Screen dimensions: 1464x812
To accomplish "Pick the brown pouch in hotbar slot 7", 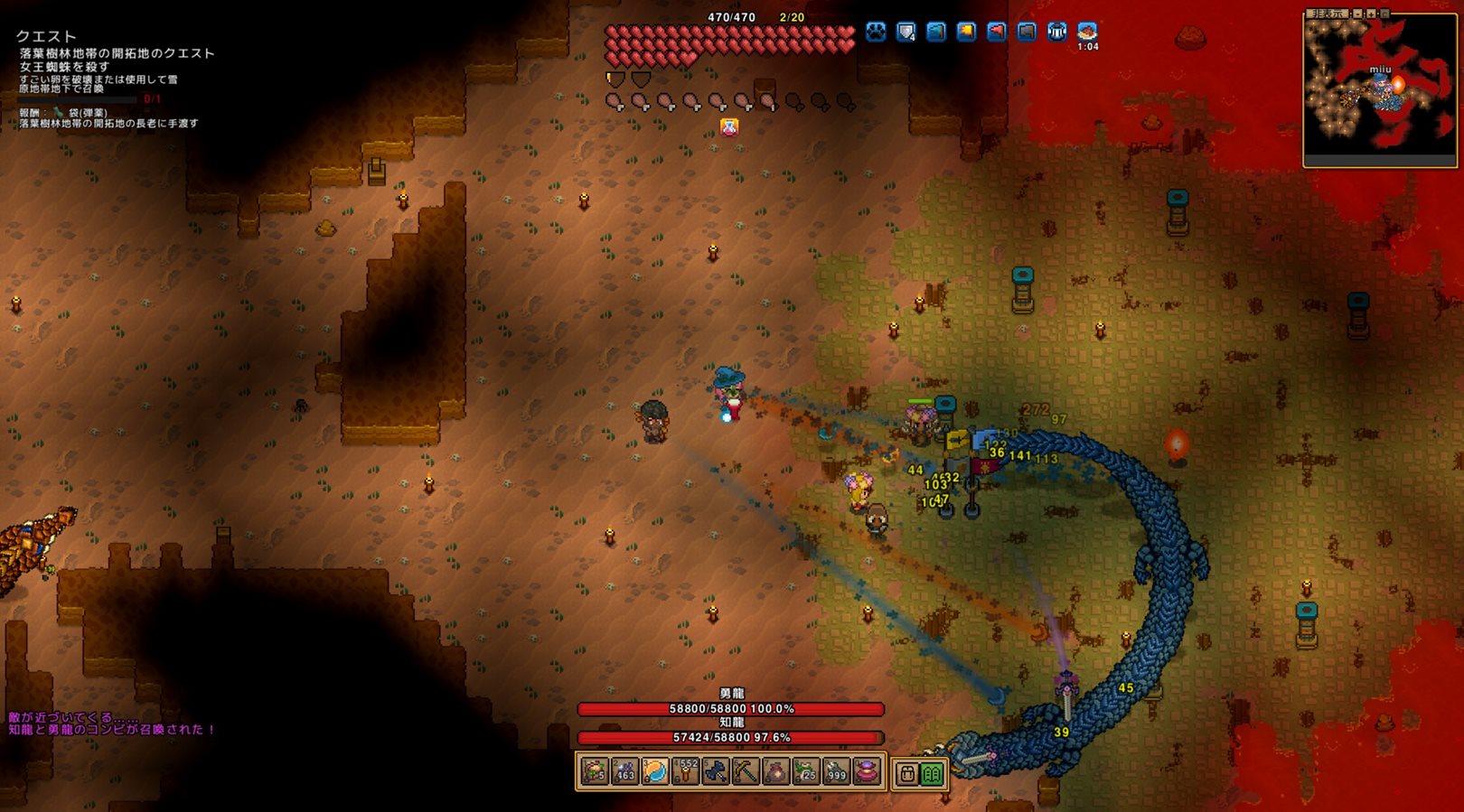I will 776,772.
